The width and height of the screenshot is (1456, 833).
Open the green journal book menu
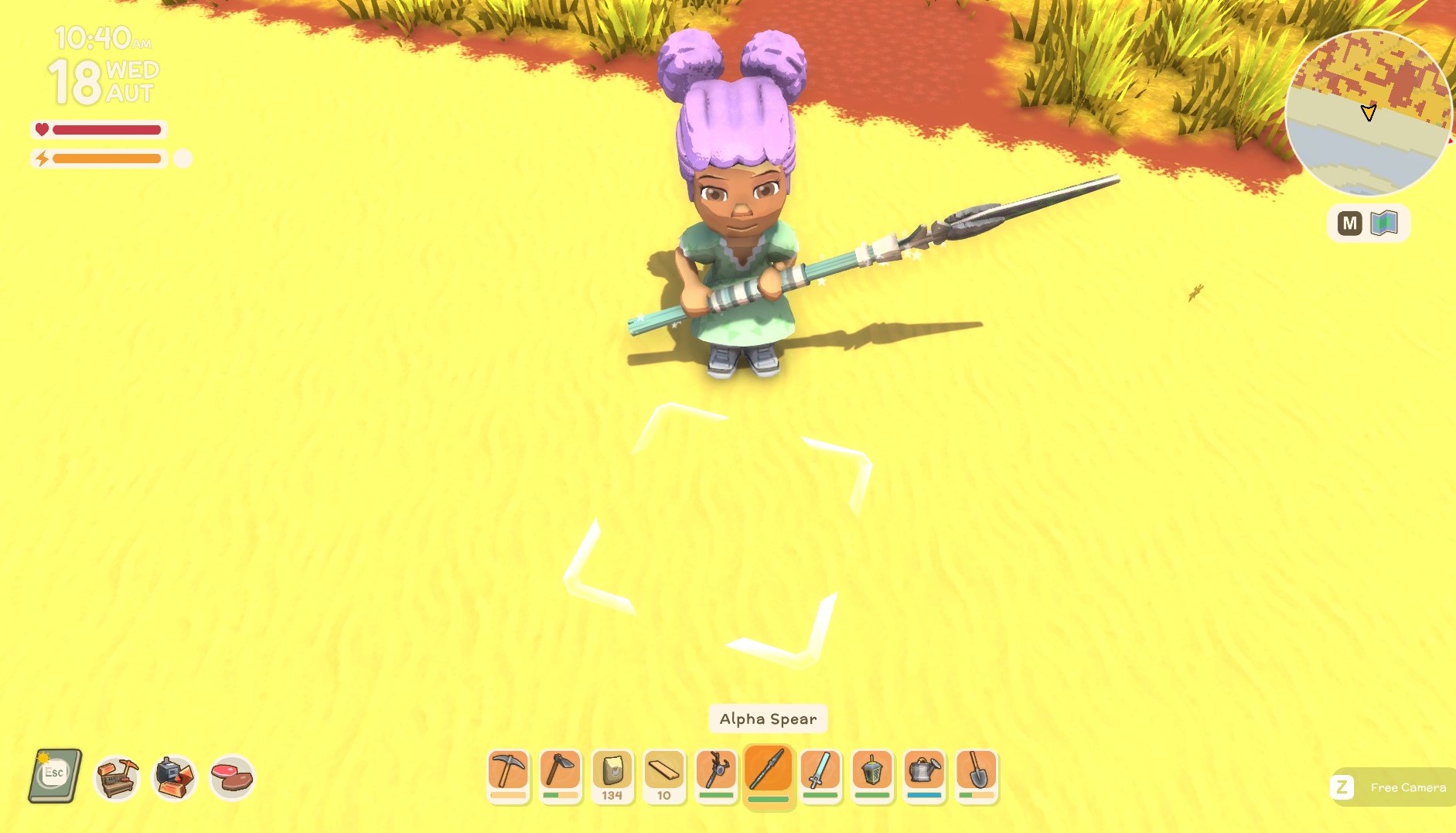[56, 776]
